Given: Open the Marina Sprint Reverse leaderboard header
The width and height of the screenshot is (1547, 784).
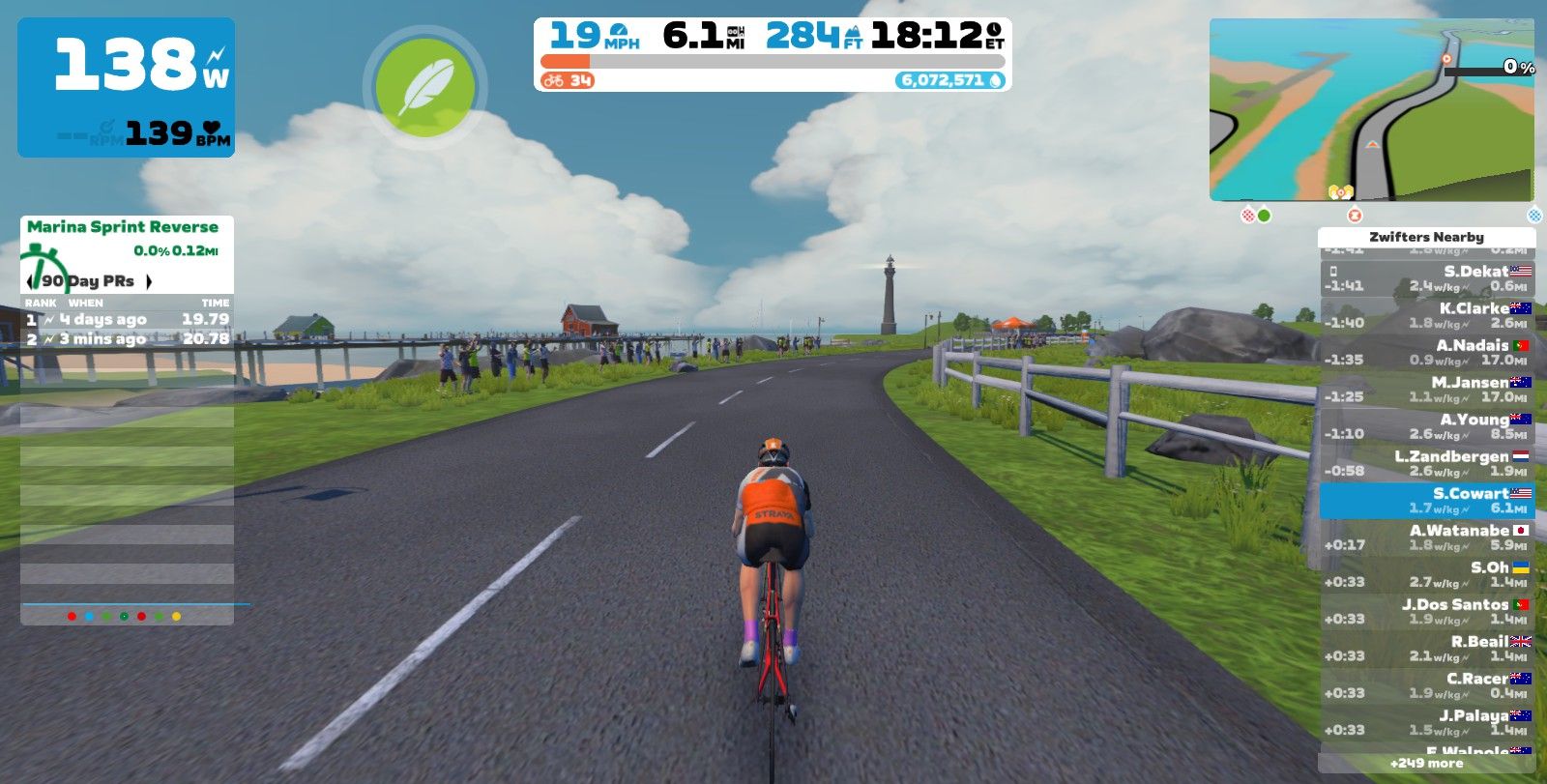Looking at the screenshot, I should (x=124, y=227).
